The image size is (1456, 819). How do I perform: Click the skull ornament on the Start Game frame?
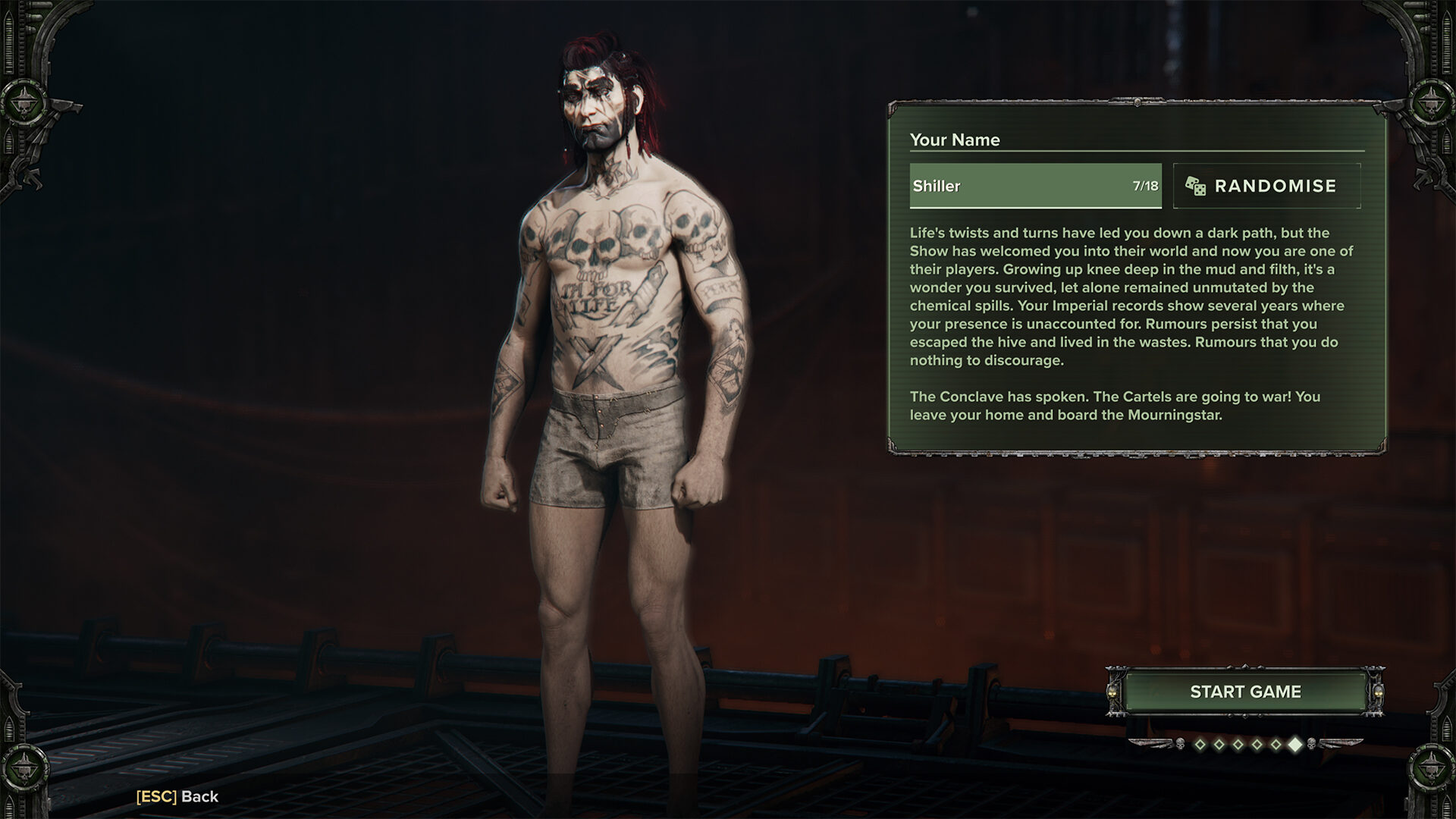point(1112,692)
